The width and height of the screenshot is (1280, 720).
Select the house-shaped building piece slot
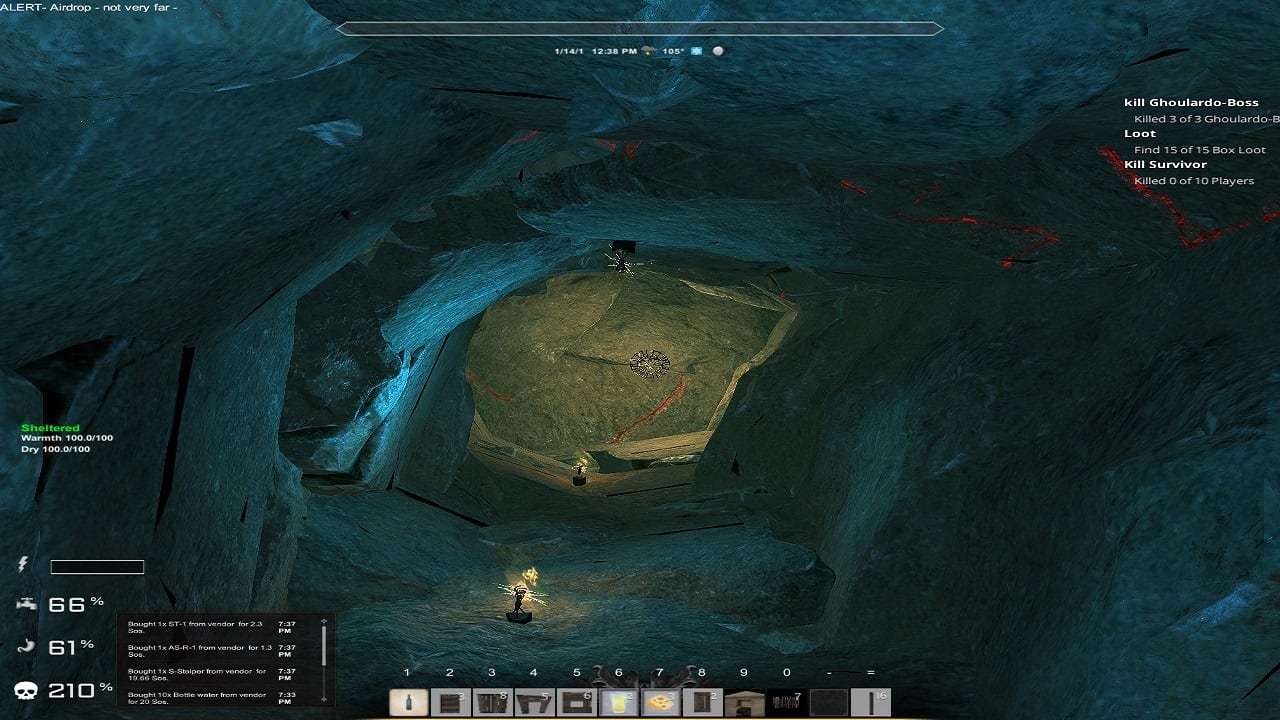pos(744,703)
